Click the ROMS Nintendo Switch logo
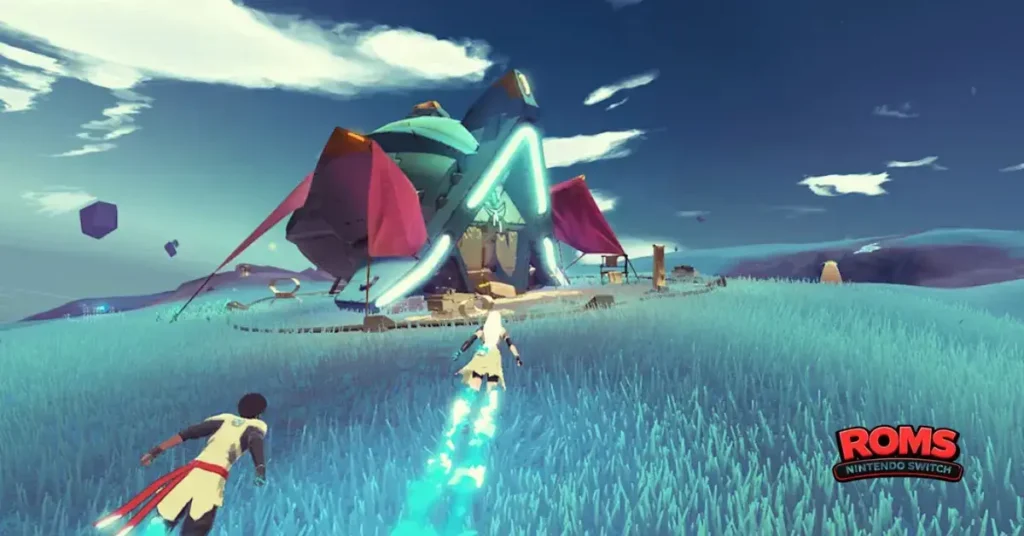Screen dimensions: 1024x536 897,452
